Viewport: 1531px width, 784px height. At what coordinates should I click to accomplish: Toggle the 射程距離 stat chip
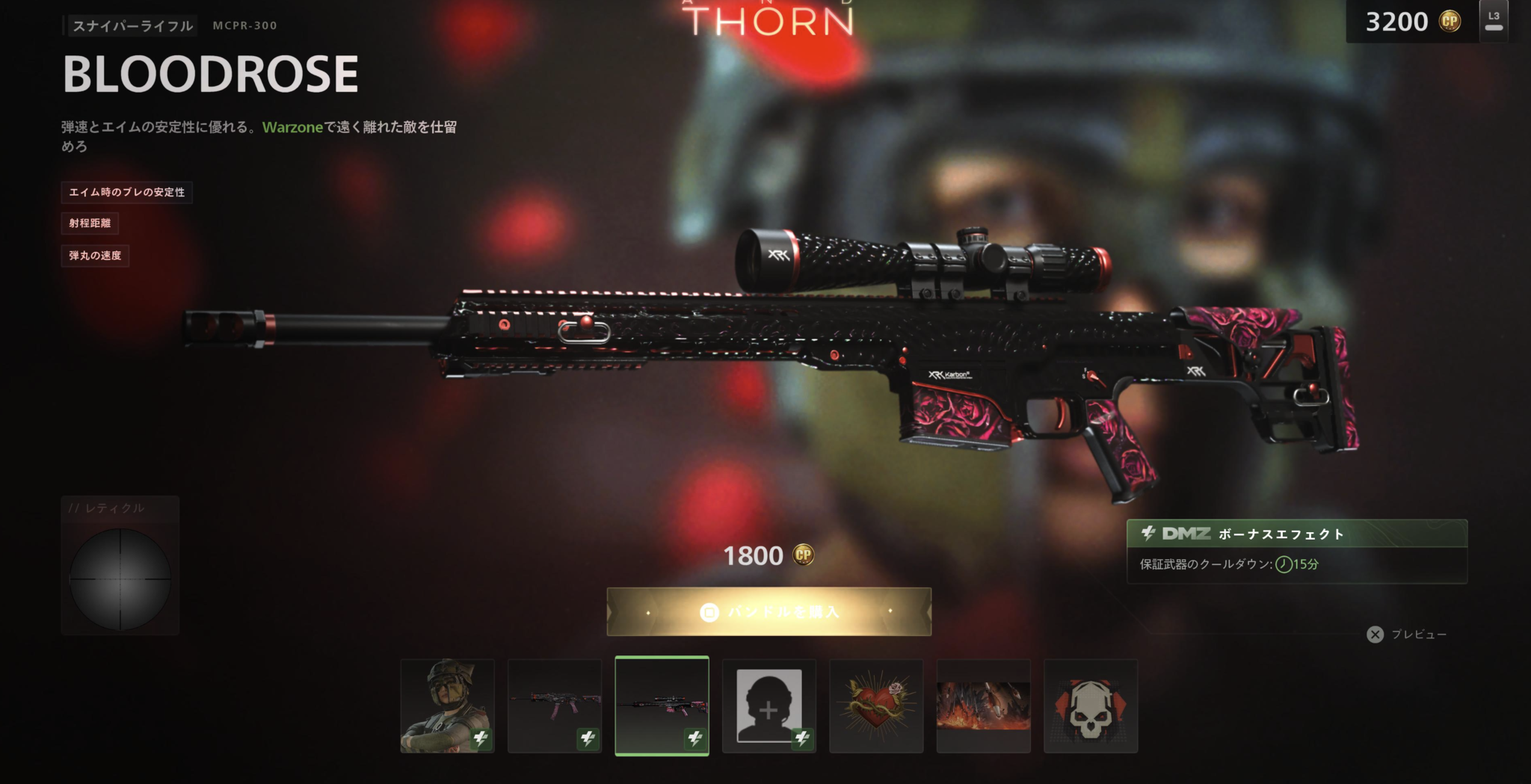coord(92,223)
